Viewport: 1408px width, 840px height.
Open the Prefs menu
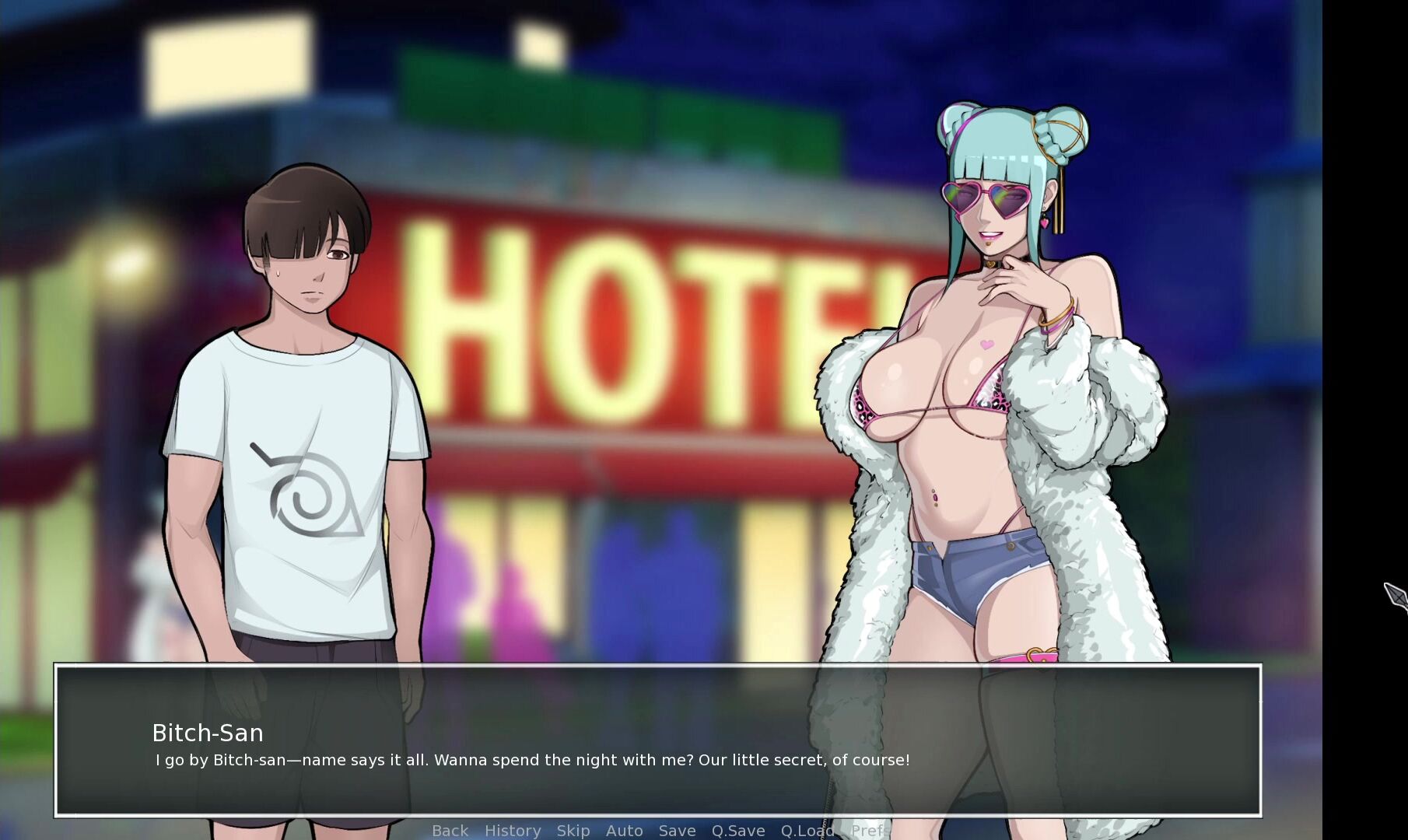867,831
